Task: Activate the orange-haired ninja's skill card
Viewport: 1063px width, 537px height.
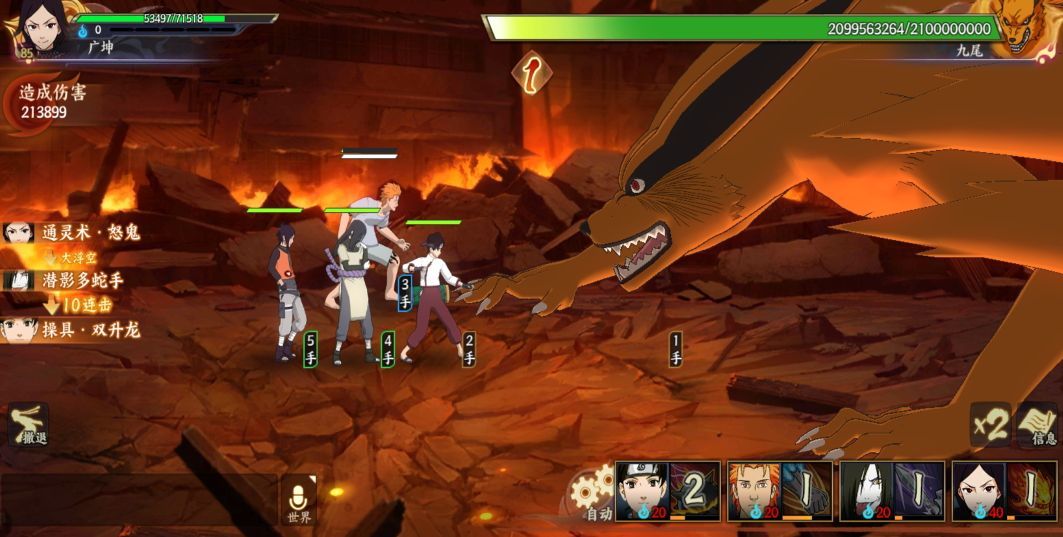Action: [779, 491]
